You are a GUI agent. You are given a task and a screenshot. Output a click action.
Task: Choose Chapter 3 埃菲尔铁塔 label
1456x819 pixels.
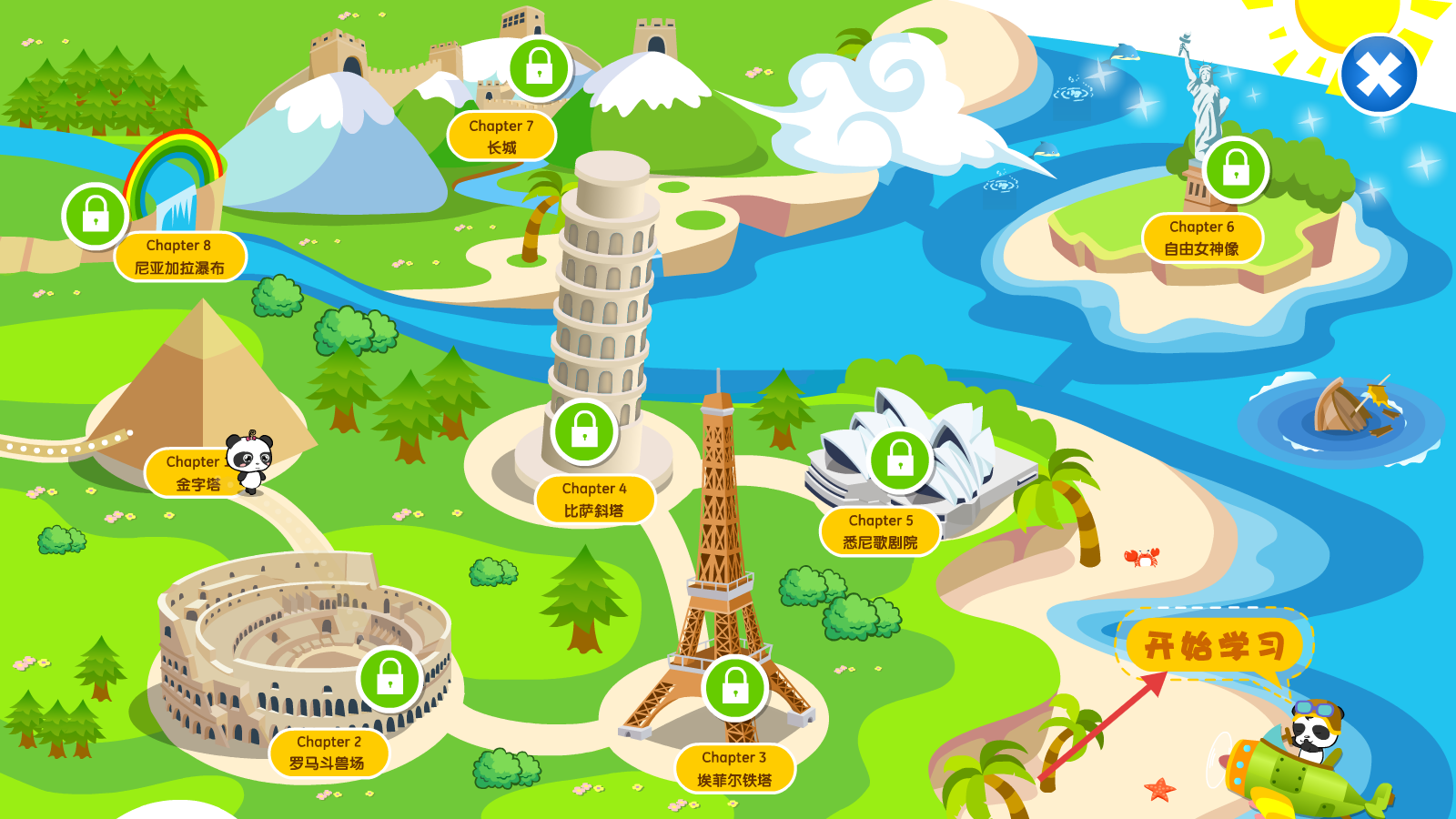(734, 769)
